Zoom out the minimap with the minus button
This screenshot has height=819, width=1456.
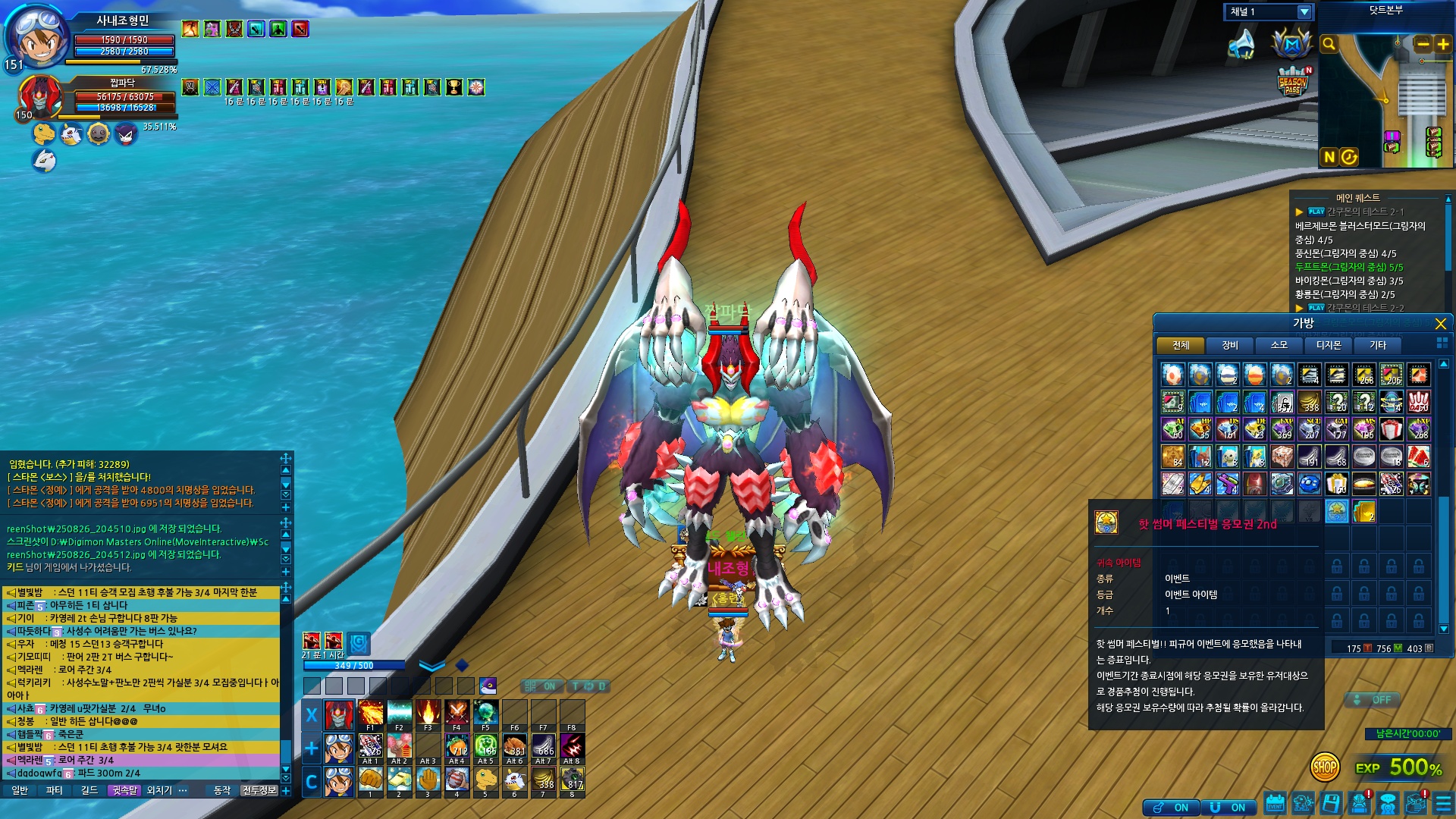(1423, 44)
